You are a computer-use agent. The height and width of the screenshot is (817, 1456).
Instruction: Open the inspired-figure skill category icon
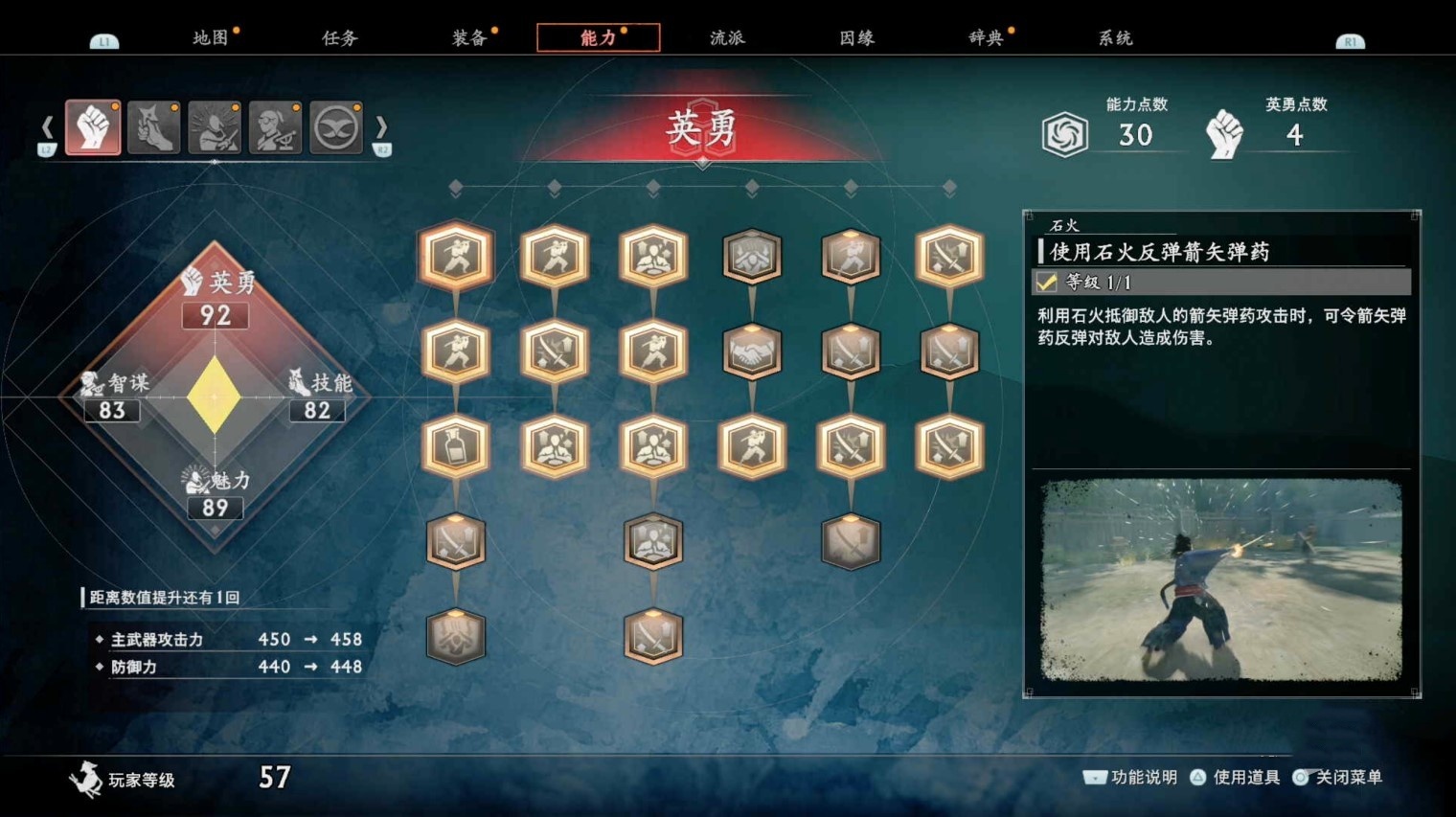[215, 125]
